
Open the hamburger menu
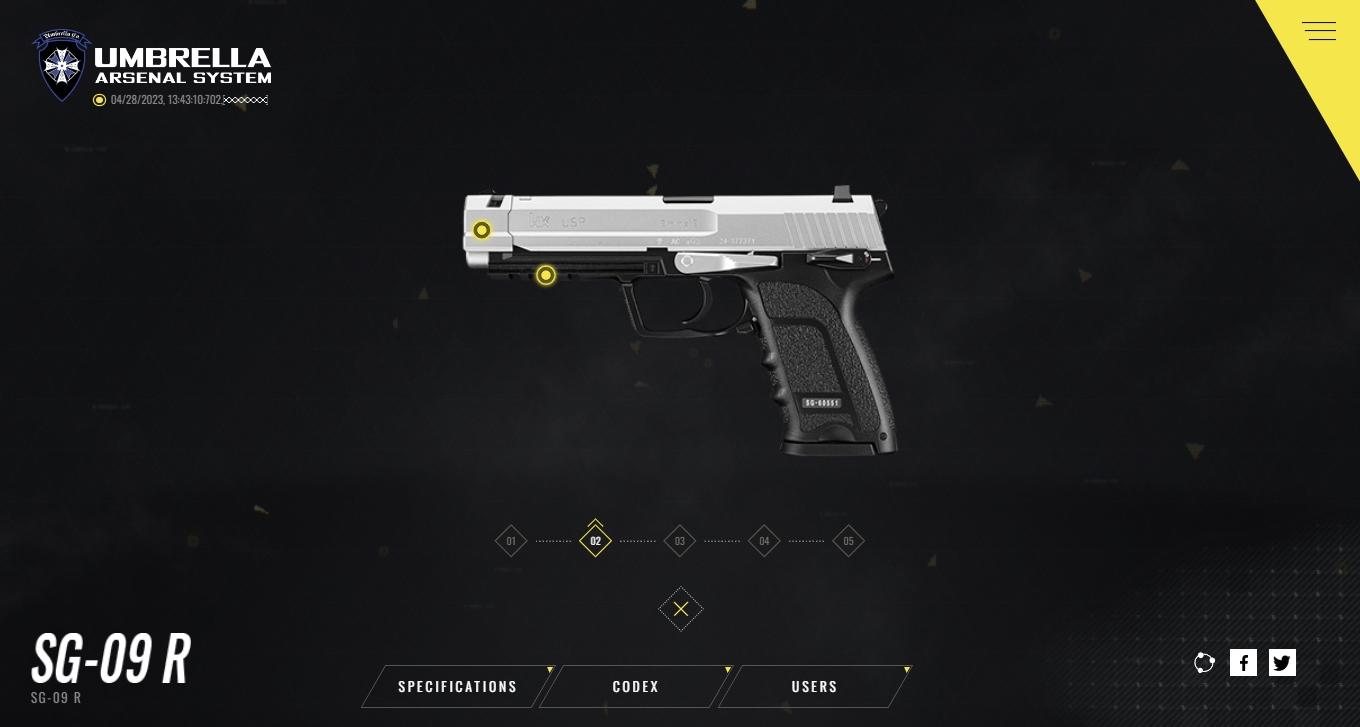(1319, 31)
